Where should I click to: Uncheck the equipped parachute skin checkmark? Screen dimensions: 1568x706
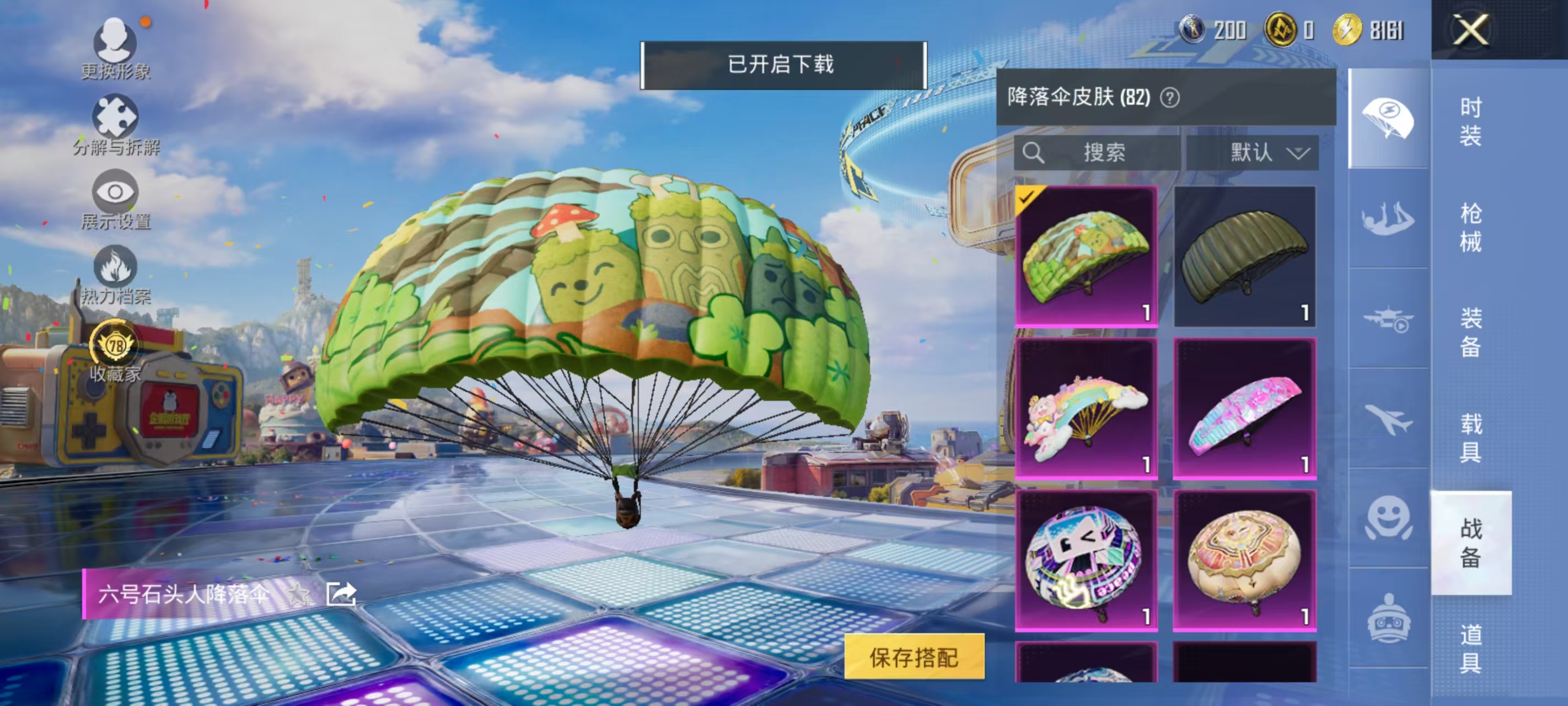tap(1028, 197)
